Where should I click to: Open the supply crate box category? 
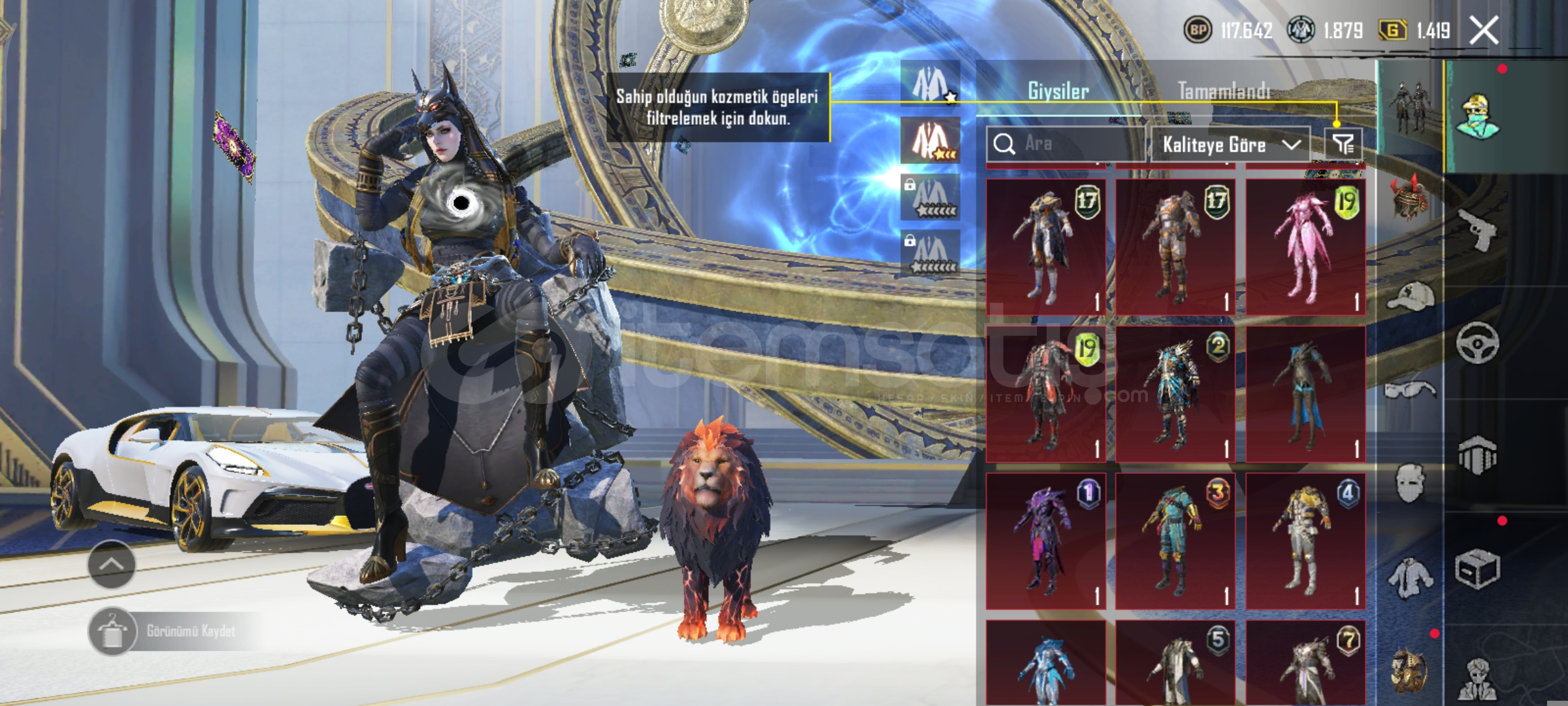[1478, 569]
